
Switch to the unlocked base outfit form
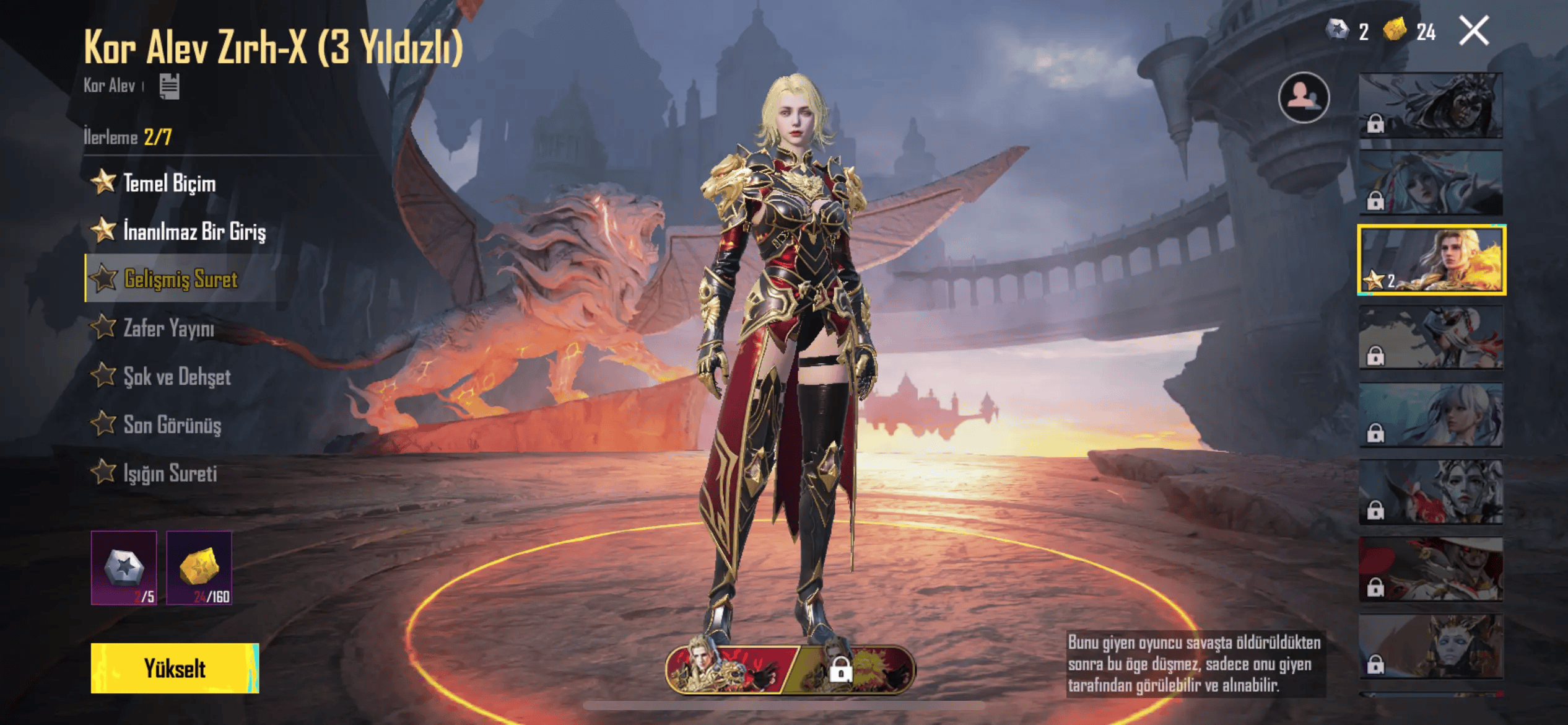(730, 669)
